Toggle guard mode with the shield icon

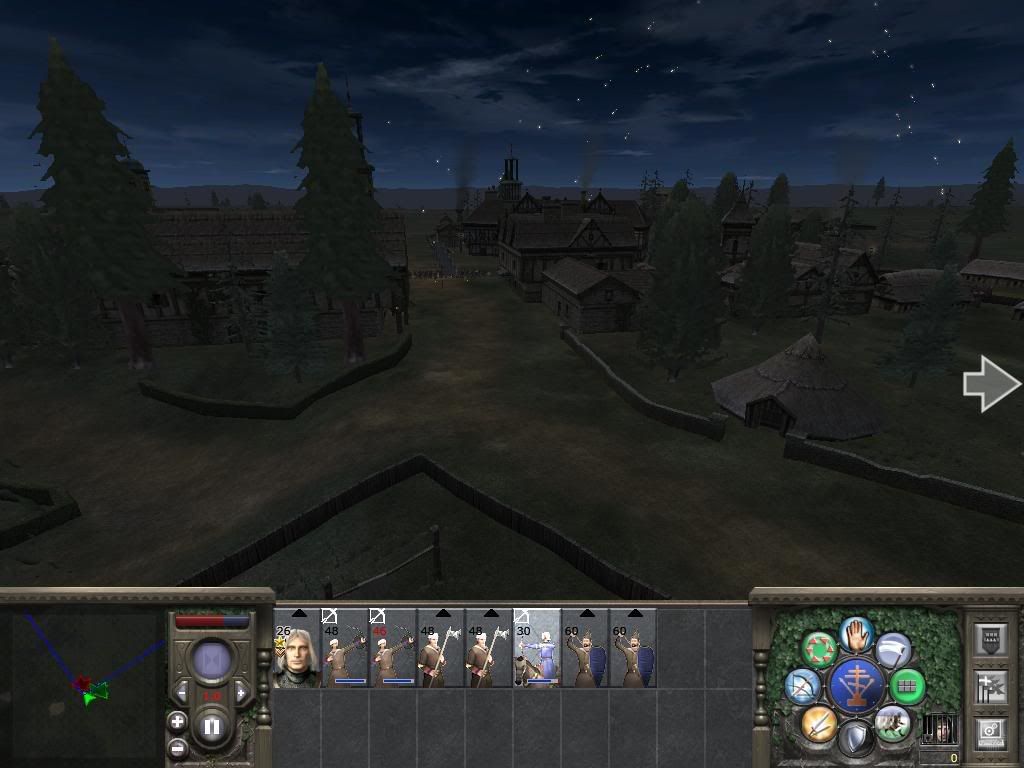pos(855,738)
